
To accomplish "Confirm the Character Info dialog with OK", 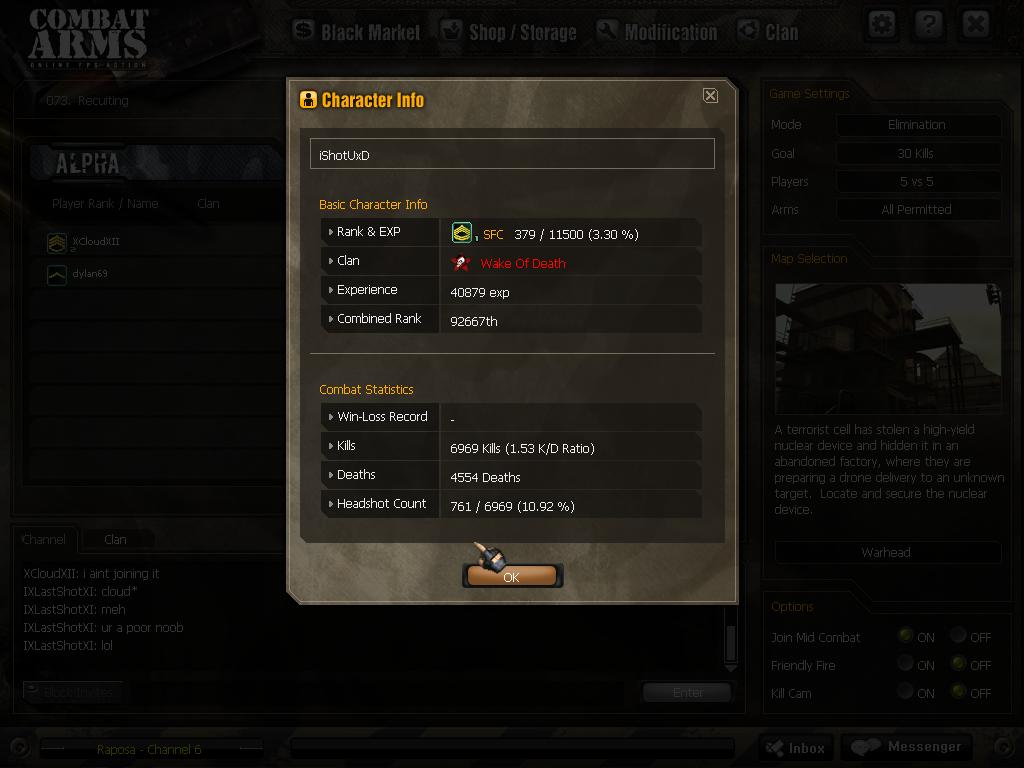I will (511, 576).
